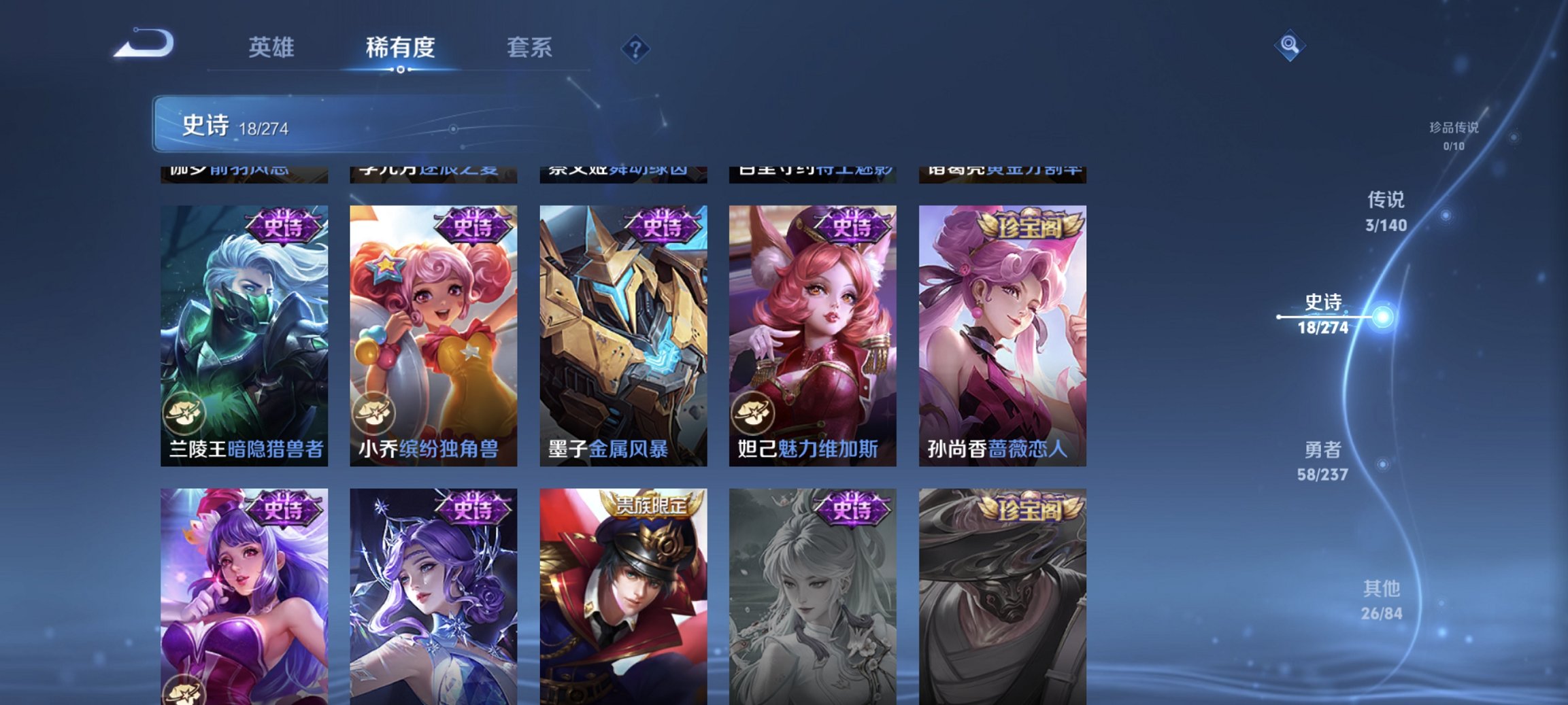Switch to the 套系 tab

tap(529, 46)
